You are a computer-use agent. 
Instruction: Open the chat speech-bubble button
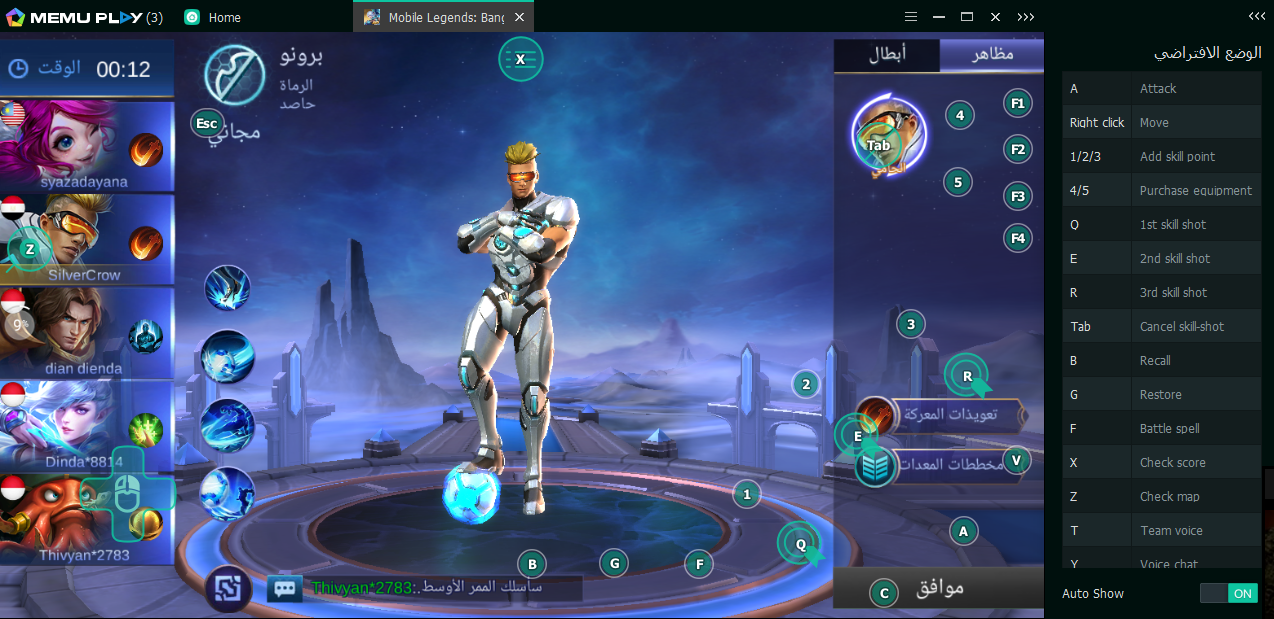click(x=285, y=588)
